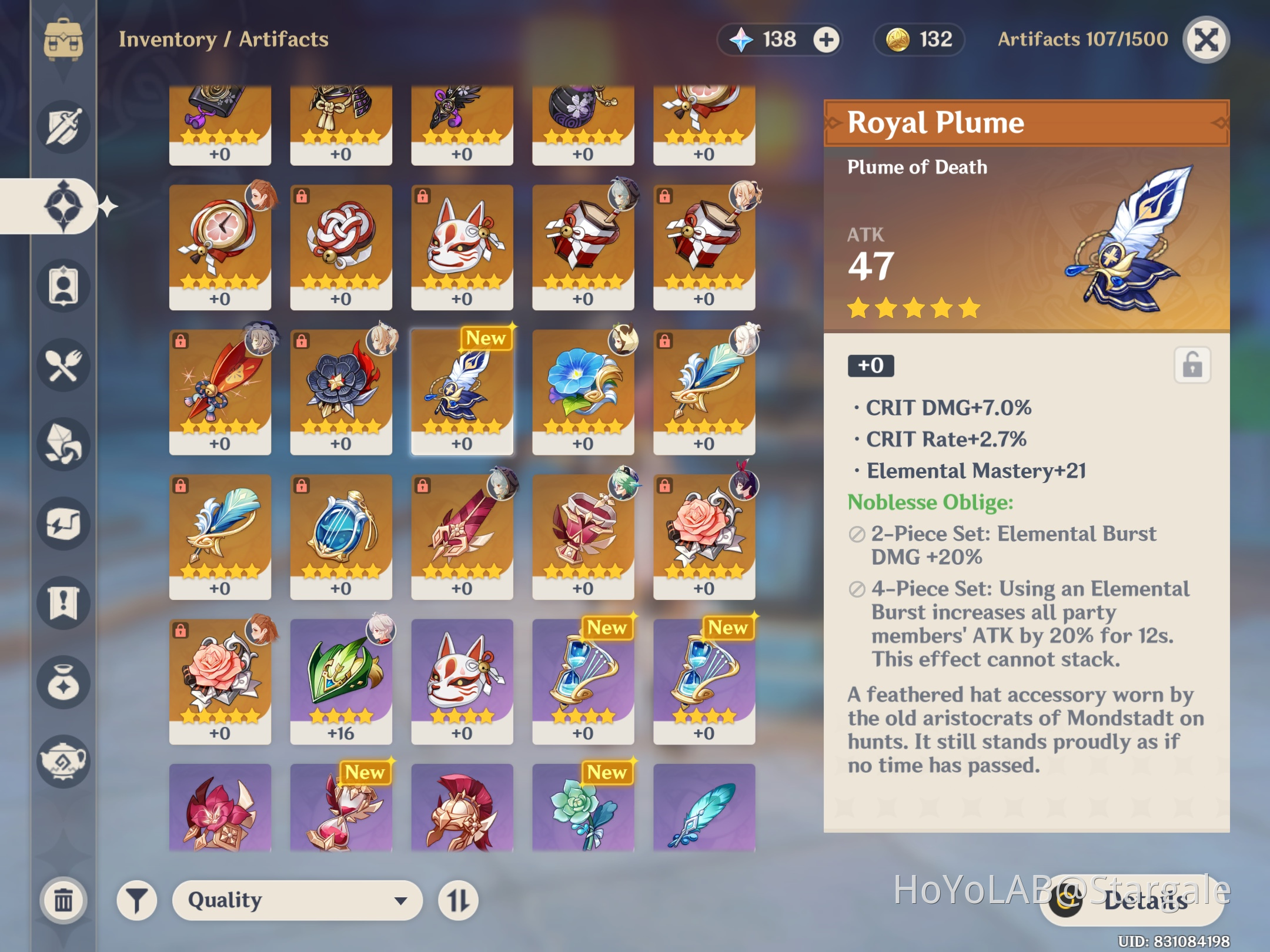The image size is (1270, 952).
Task: Select the new hourglass sands artifact
Action: (x=583, y=679)
